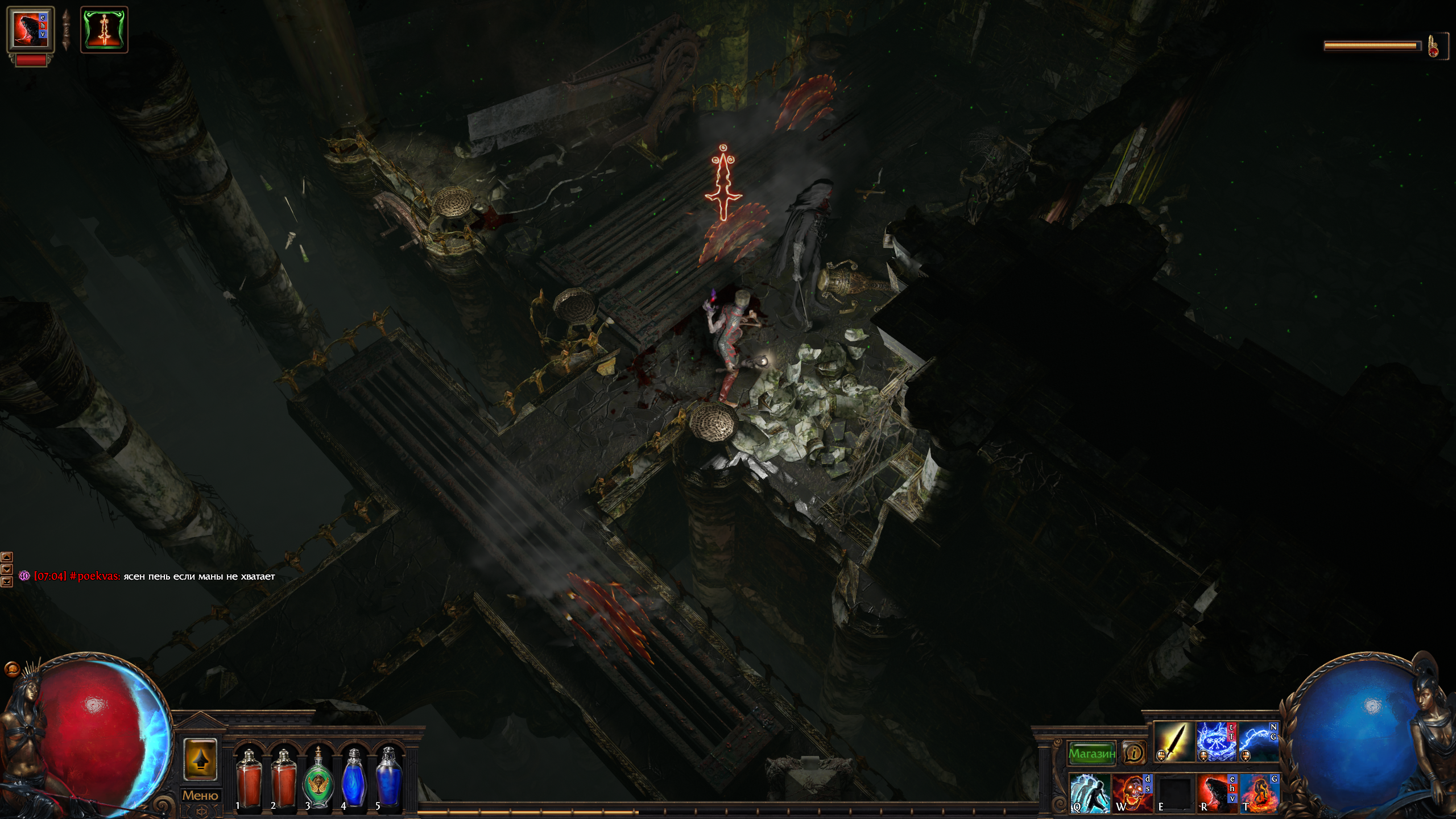Use the green winged flask

[318, 777]
